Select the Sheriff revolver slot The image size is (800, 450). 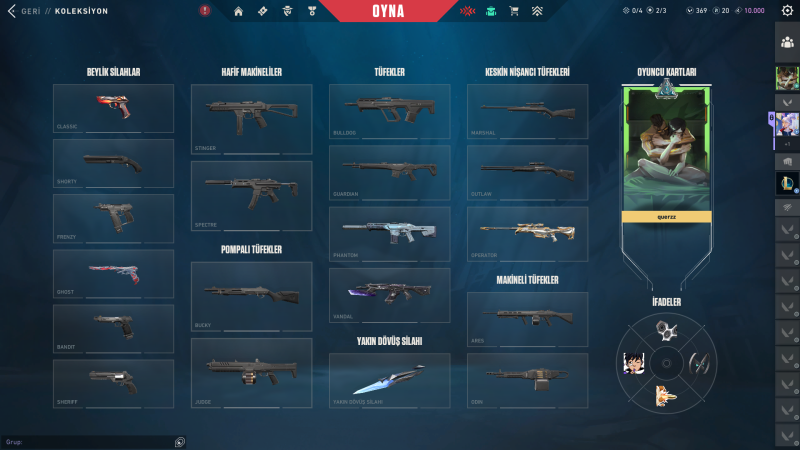point(113,381)
